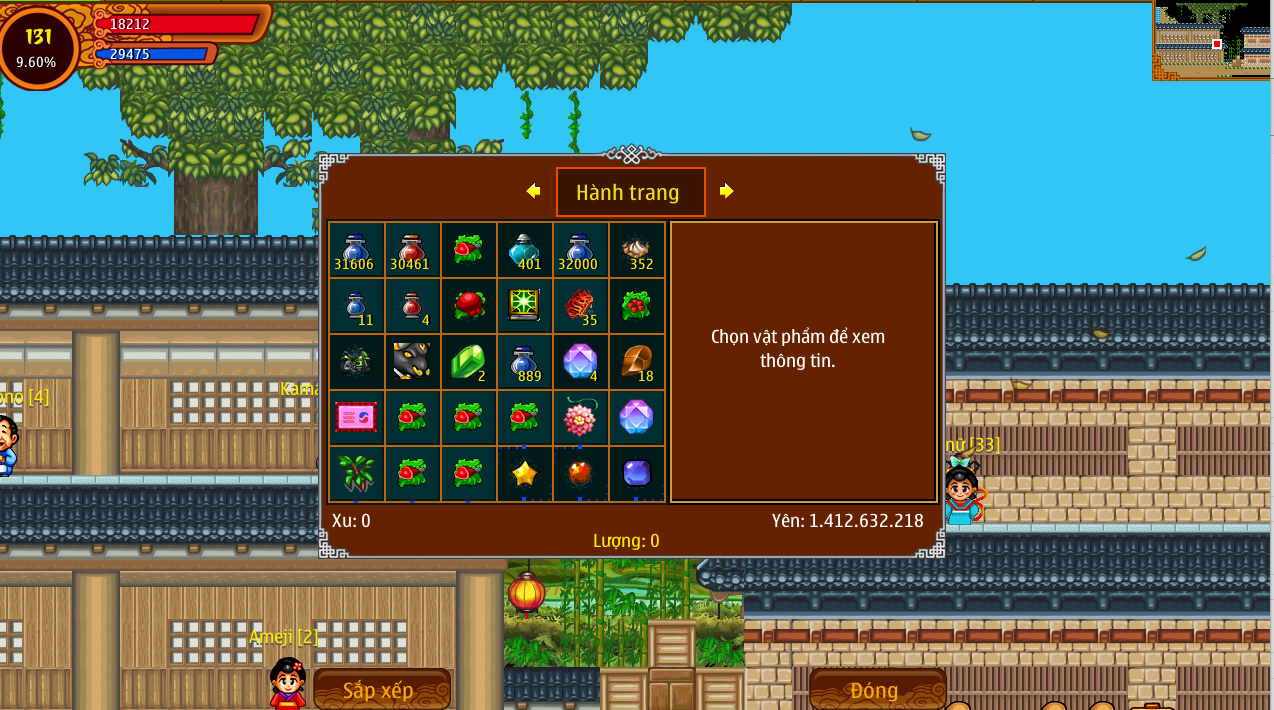The image size is (1274, 710).
Task: Select the yellow star item
Action: coord(524,473)
